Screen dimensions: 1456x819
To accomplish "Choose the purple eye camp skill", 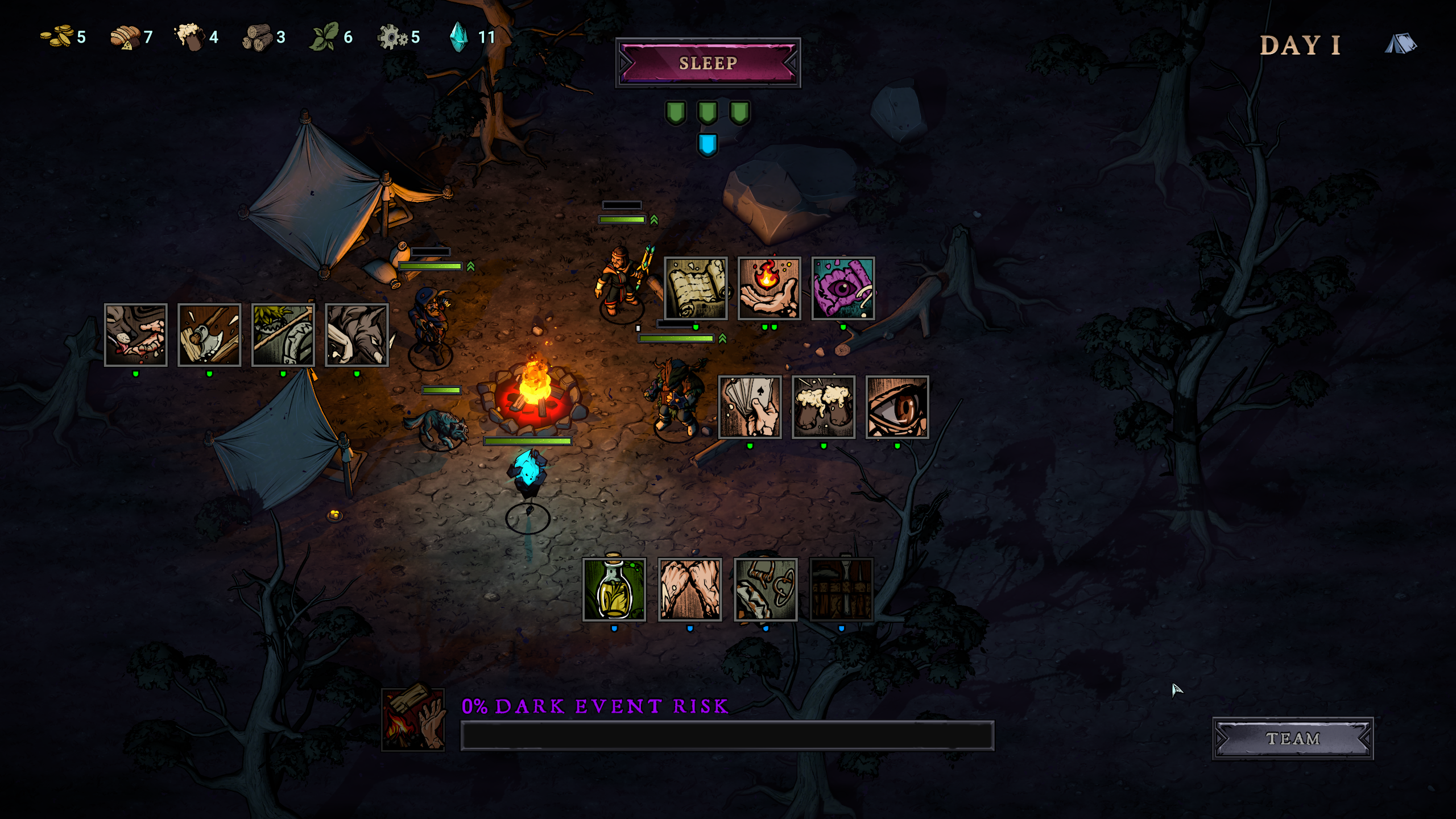I will [843, 288].
